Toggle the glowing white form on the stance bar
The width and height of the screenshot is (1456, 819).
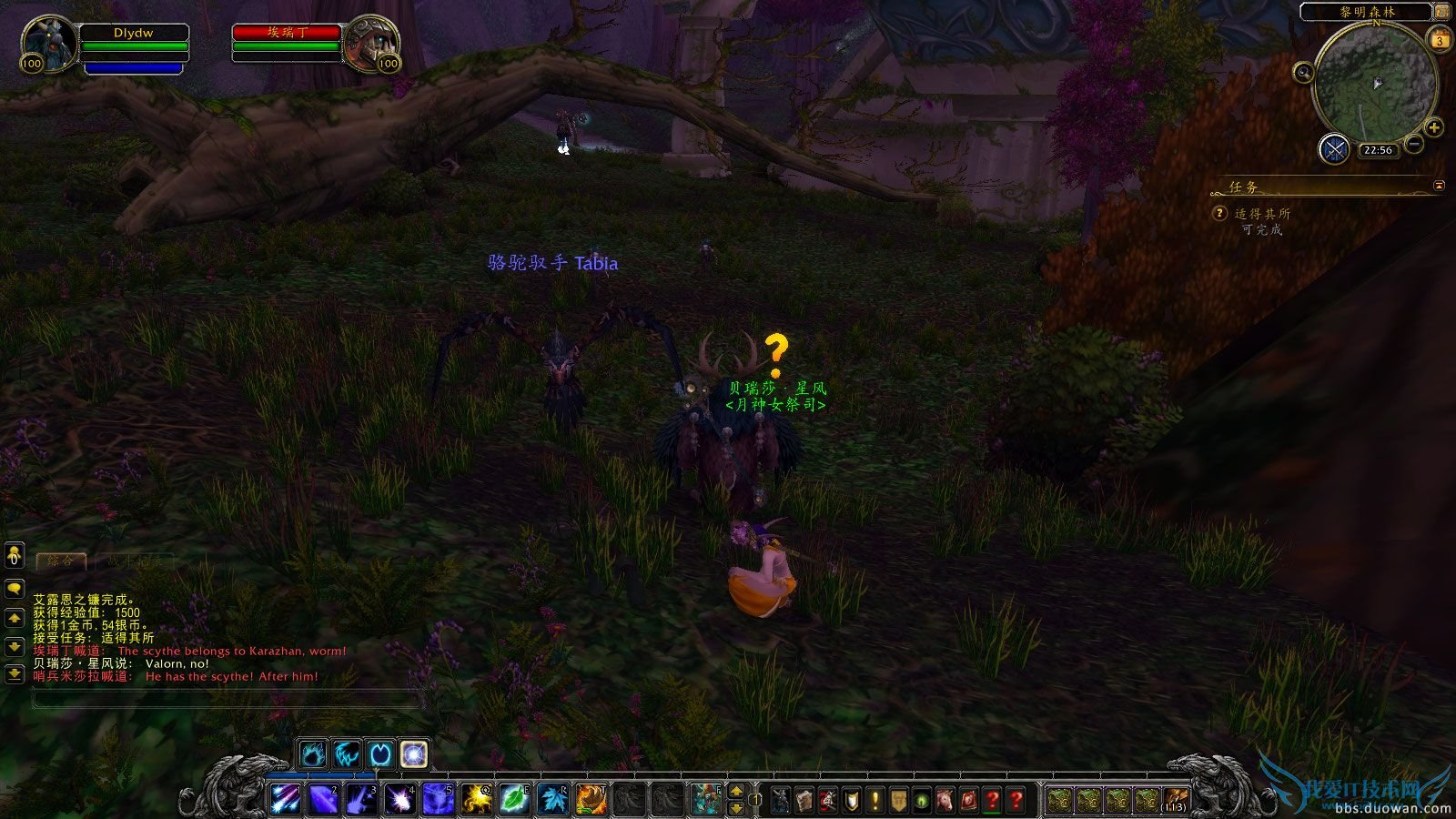415,752
